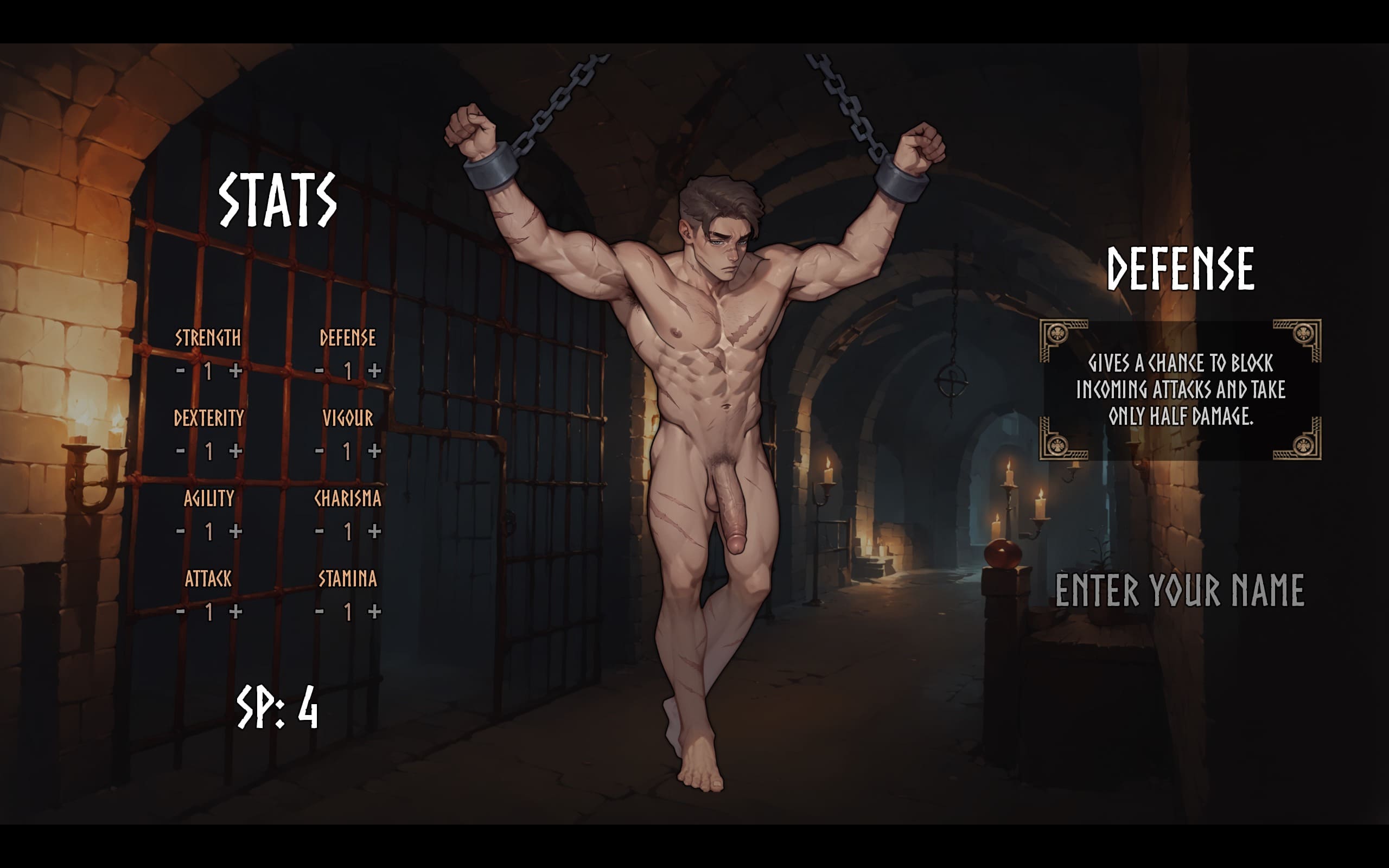Click the Enter Your Name field
1389x868 pixels.
click(x=1180, y=590)
